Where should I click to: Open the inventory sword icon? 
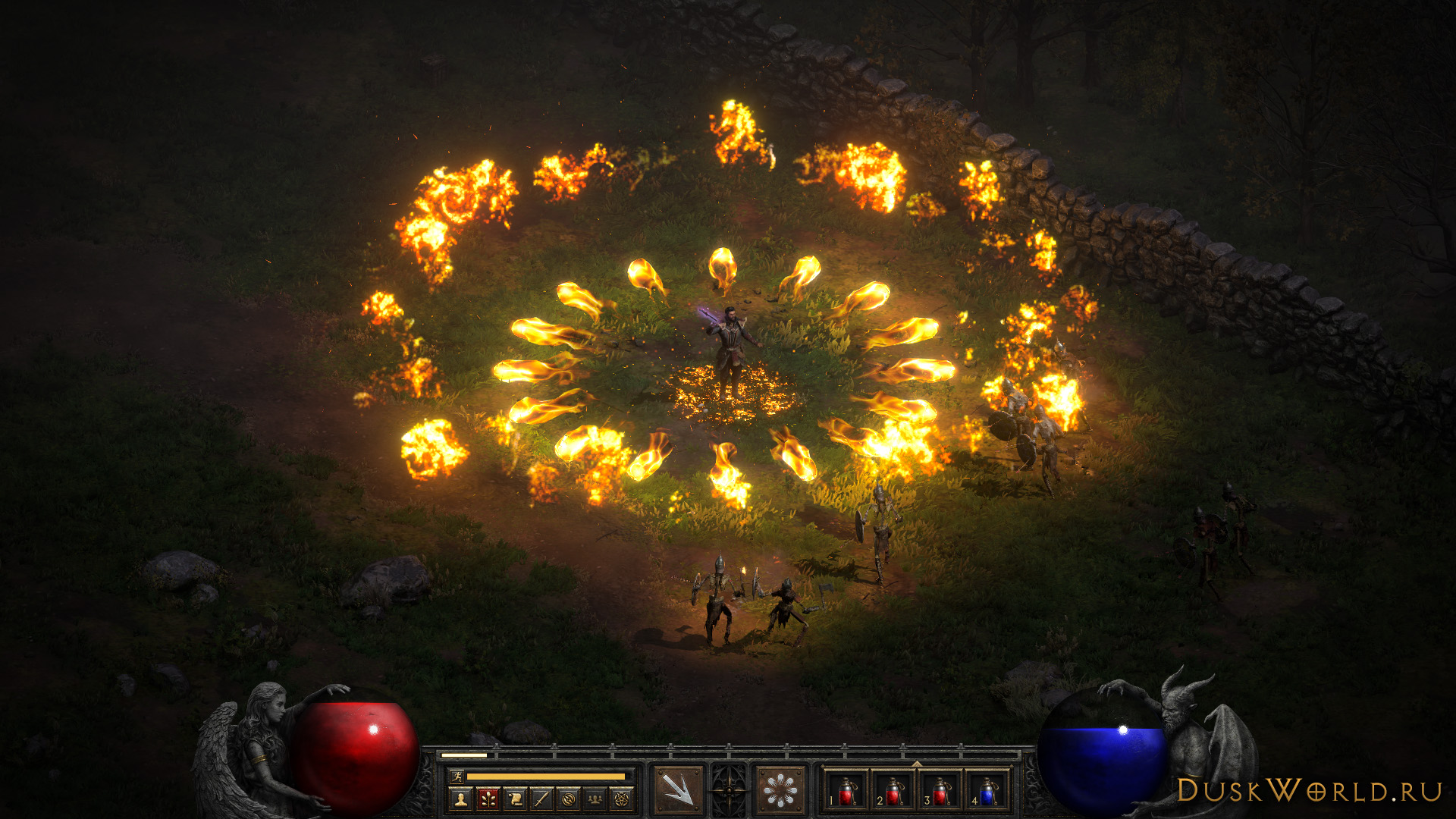click(x=541, y=799)
